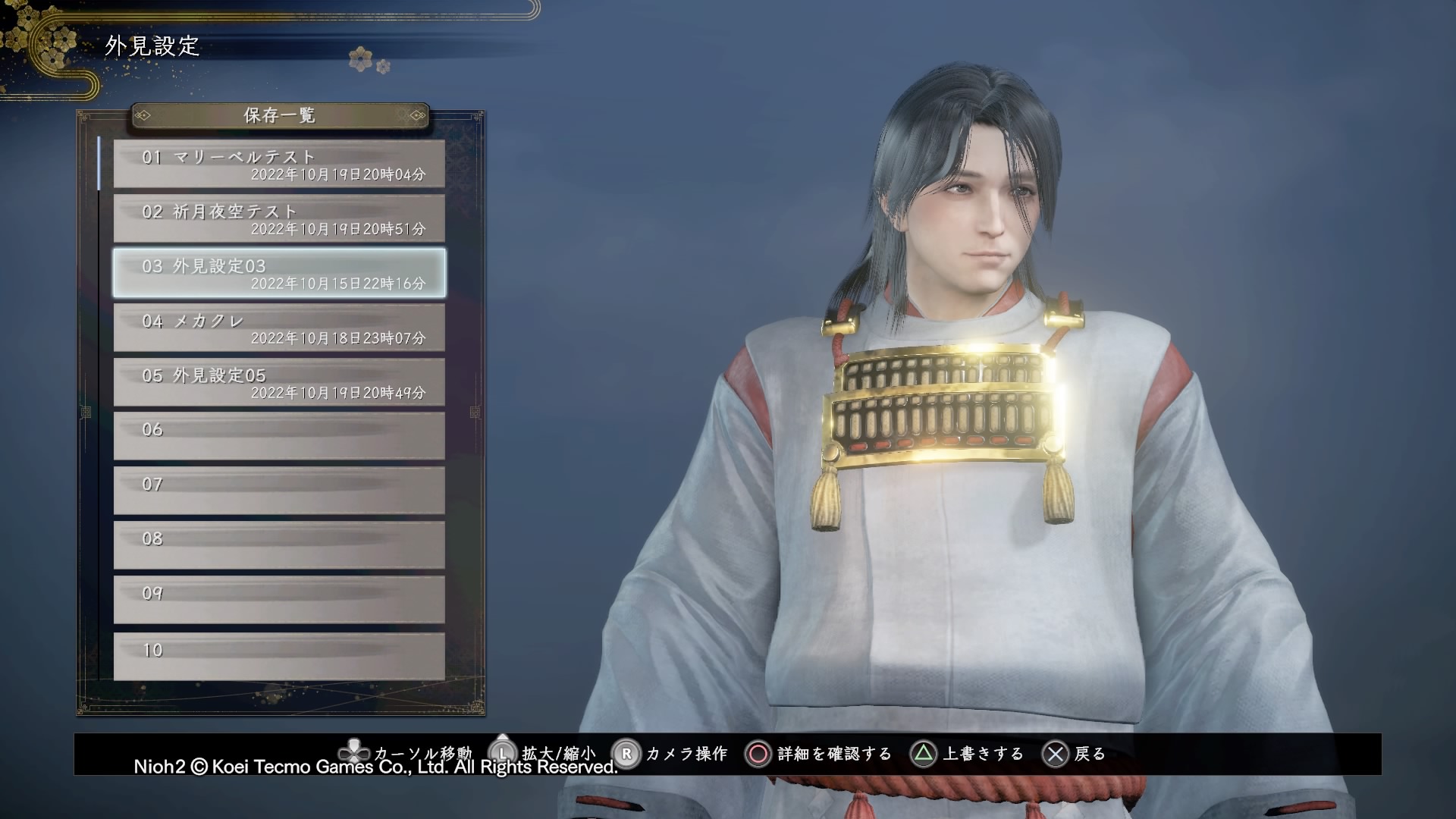
Task: Open save slot 04 メカクレ
Action: [x=279, y=328]
